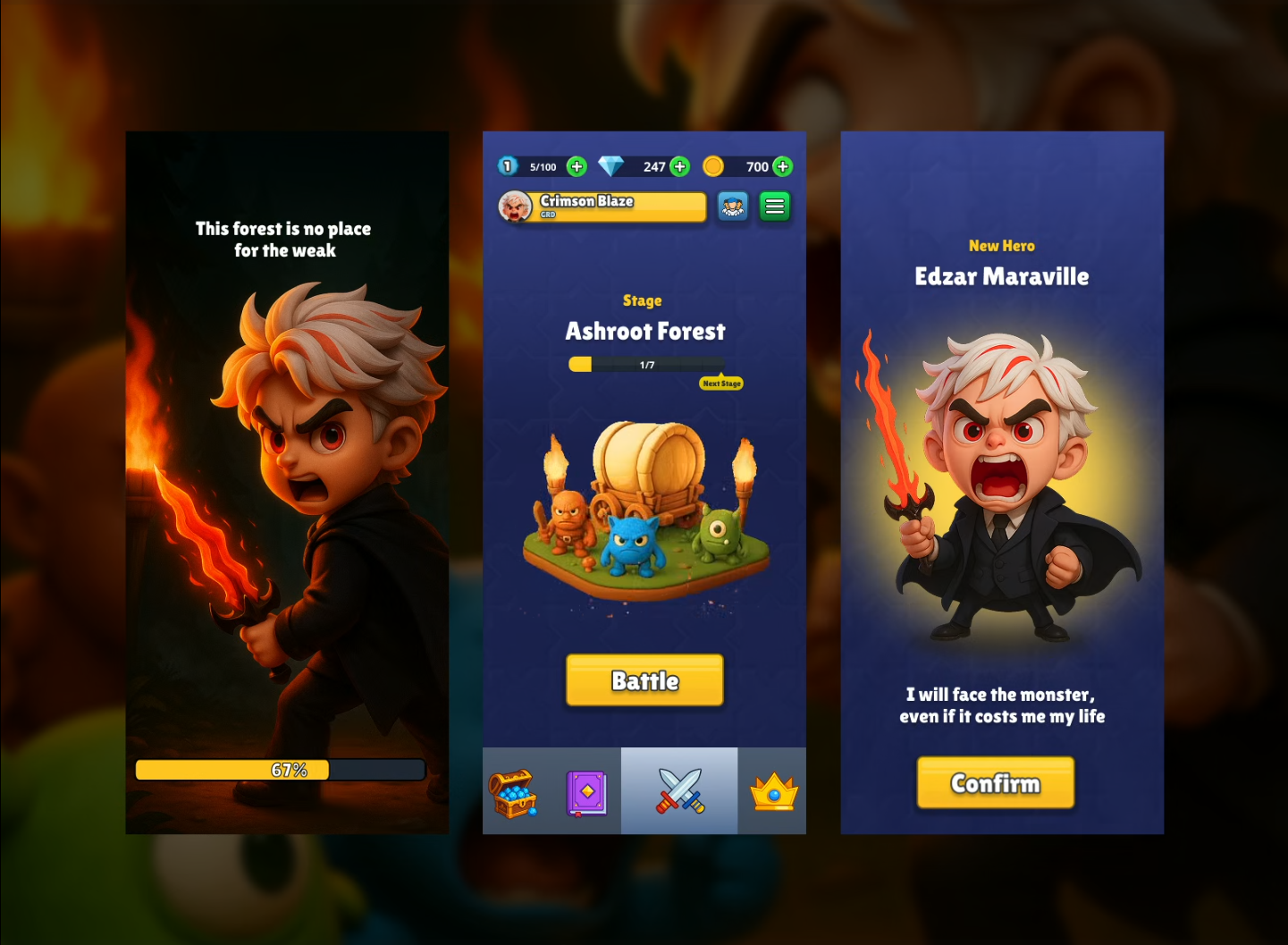This screenshot has height=945, width=1288.
Task: Open the purple spellbook collection tab
Action: click(587, 790)
